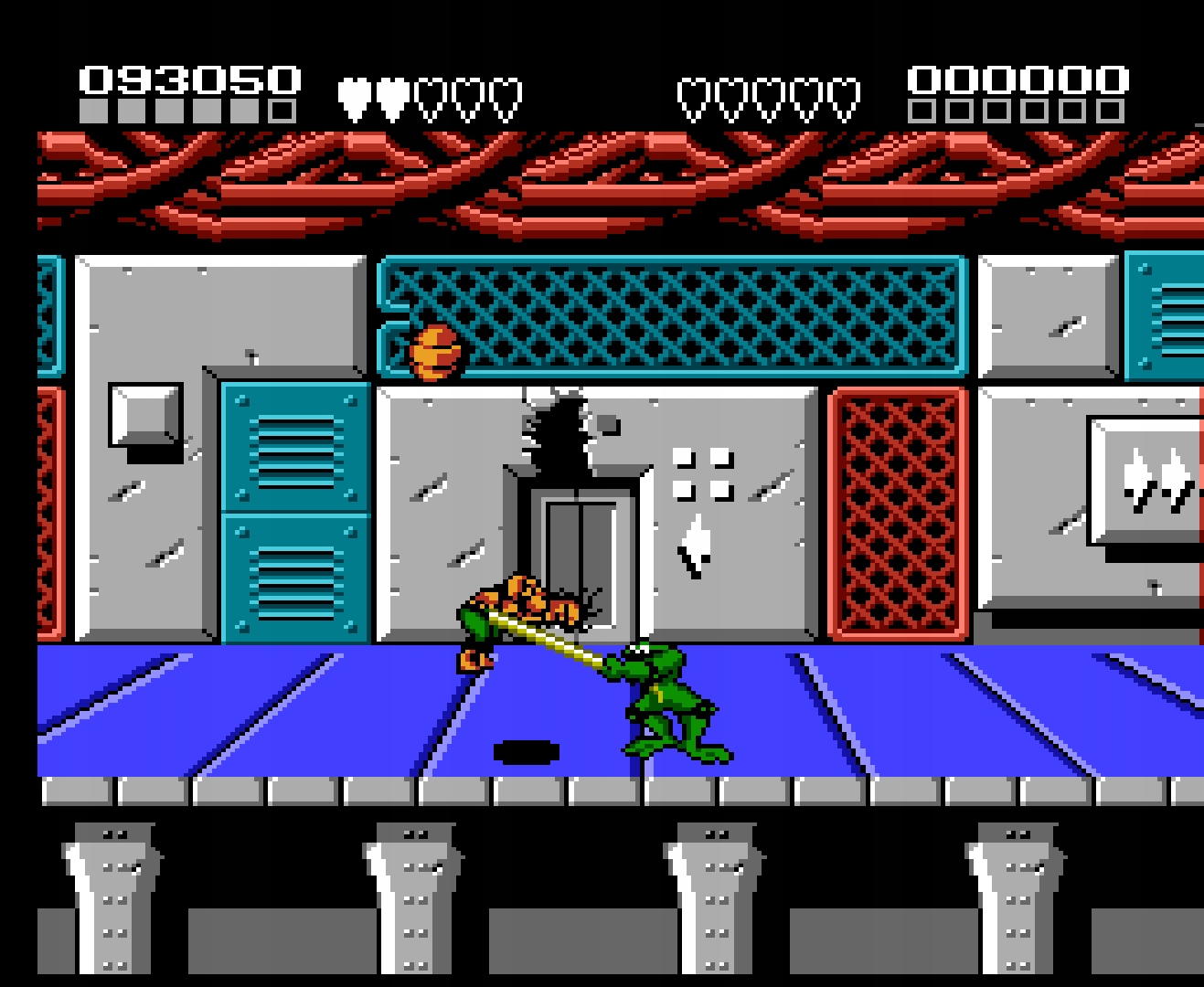Click the spiked ball collectible near the grate

434,352
